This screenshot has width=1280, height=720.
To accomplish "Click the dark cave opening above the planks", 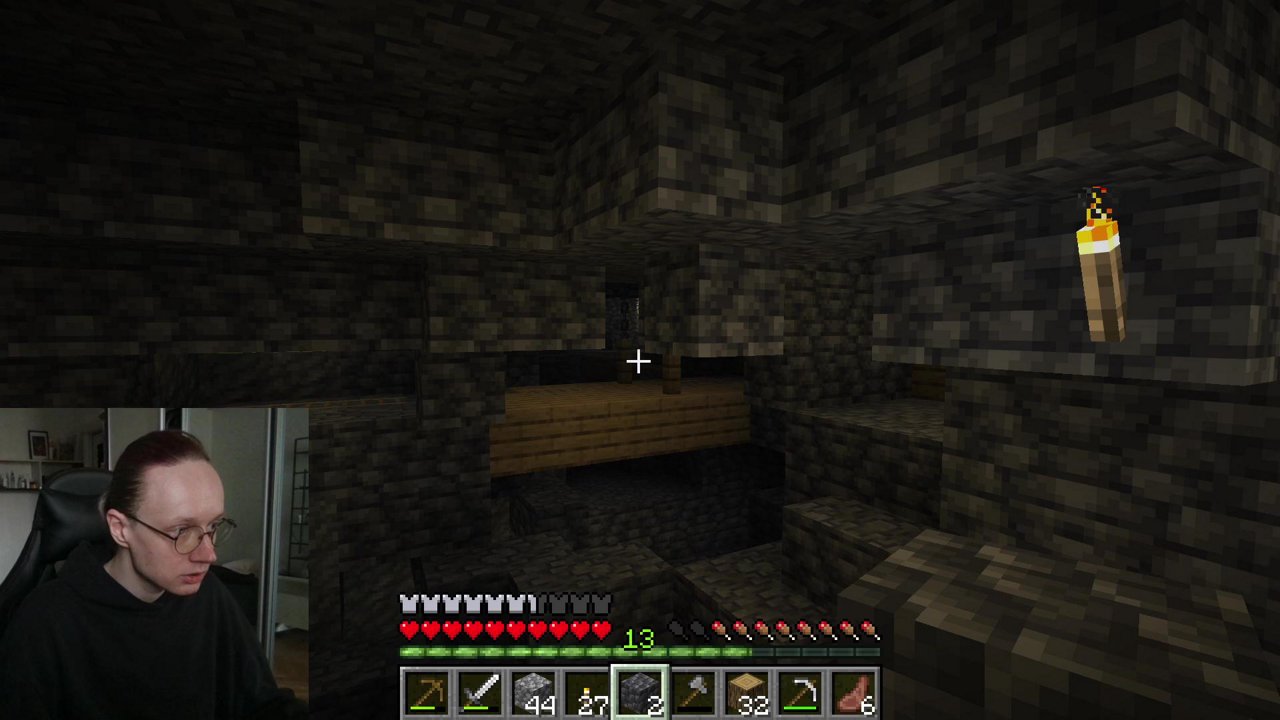I will [x=625, y=310].
